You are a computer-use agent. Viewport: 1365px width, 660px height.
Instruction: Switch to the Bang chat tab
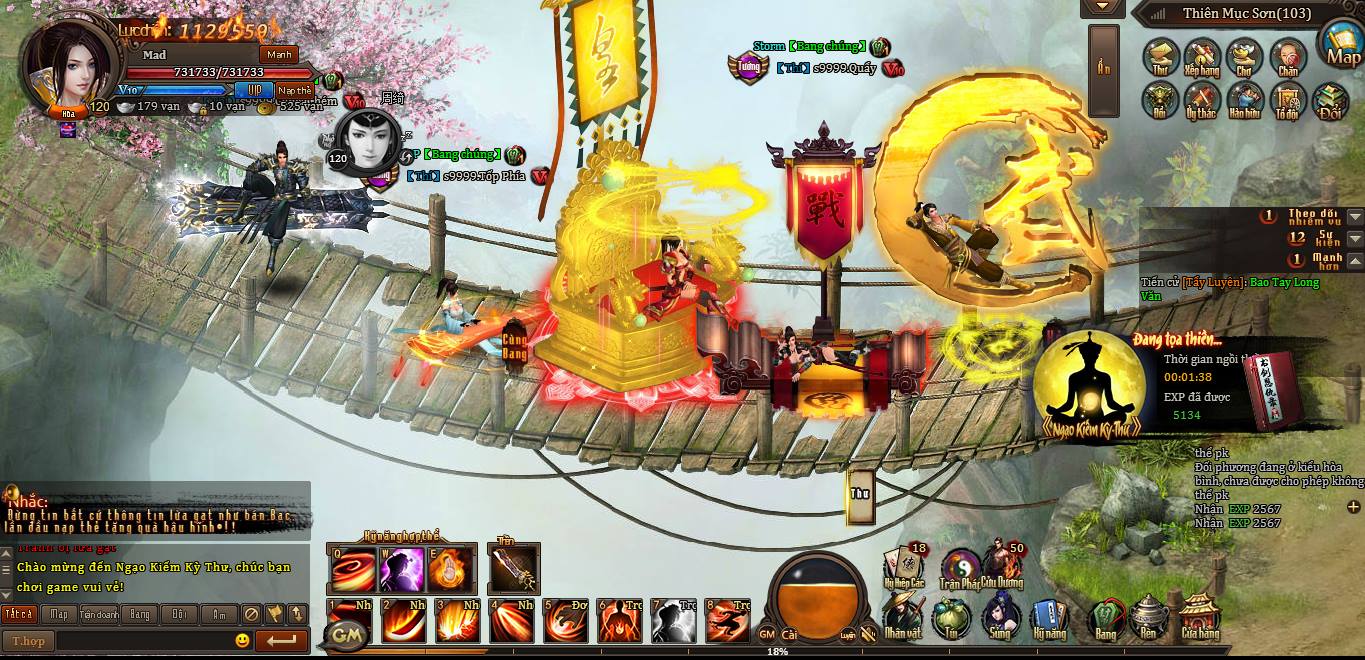[x=139, y=614]
